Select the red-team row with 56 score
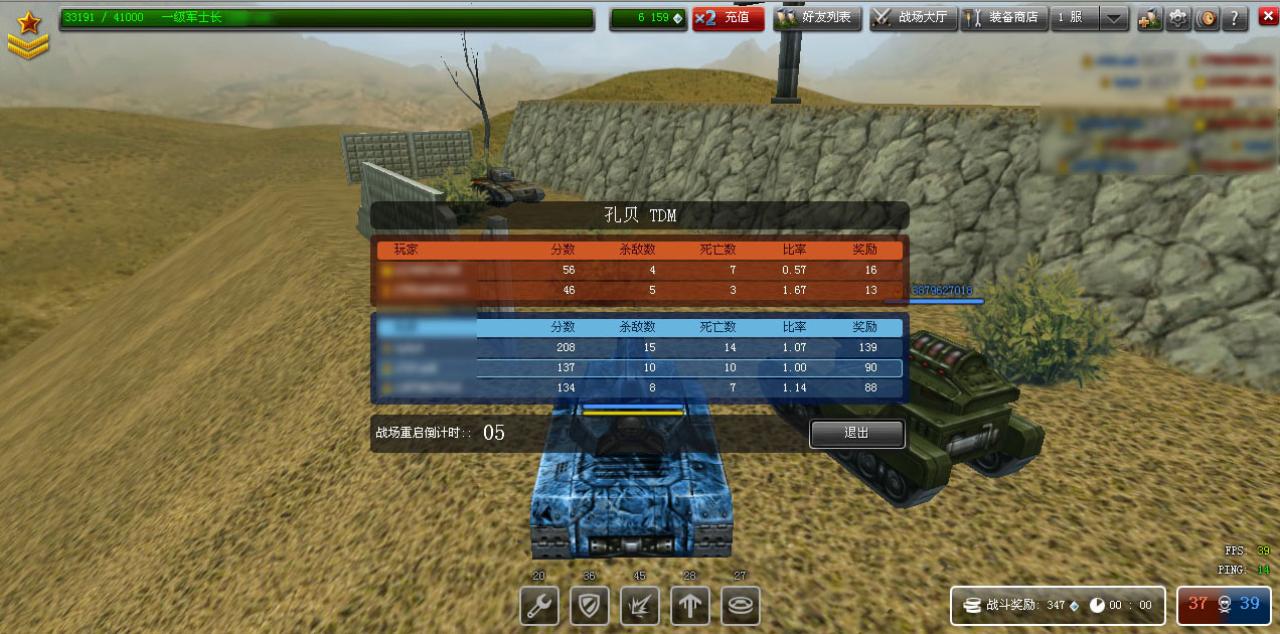Image resolution: width=1280 pixels, height=634 pixels. (640, 270)
